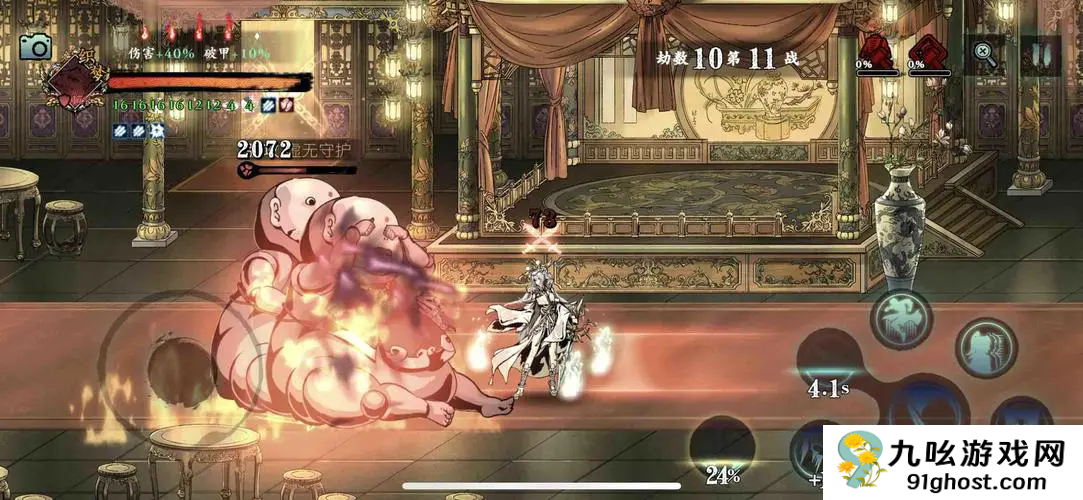Use the long-haired figure silhouette skill
The image size is (1083, 500).
click(986, 347)
